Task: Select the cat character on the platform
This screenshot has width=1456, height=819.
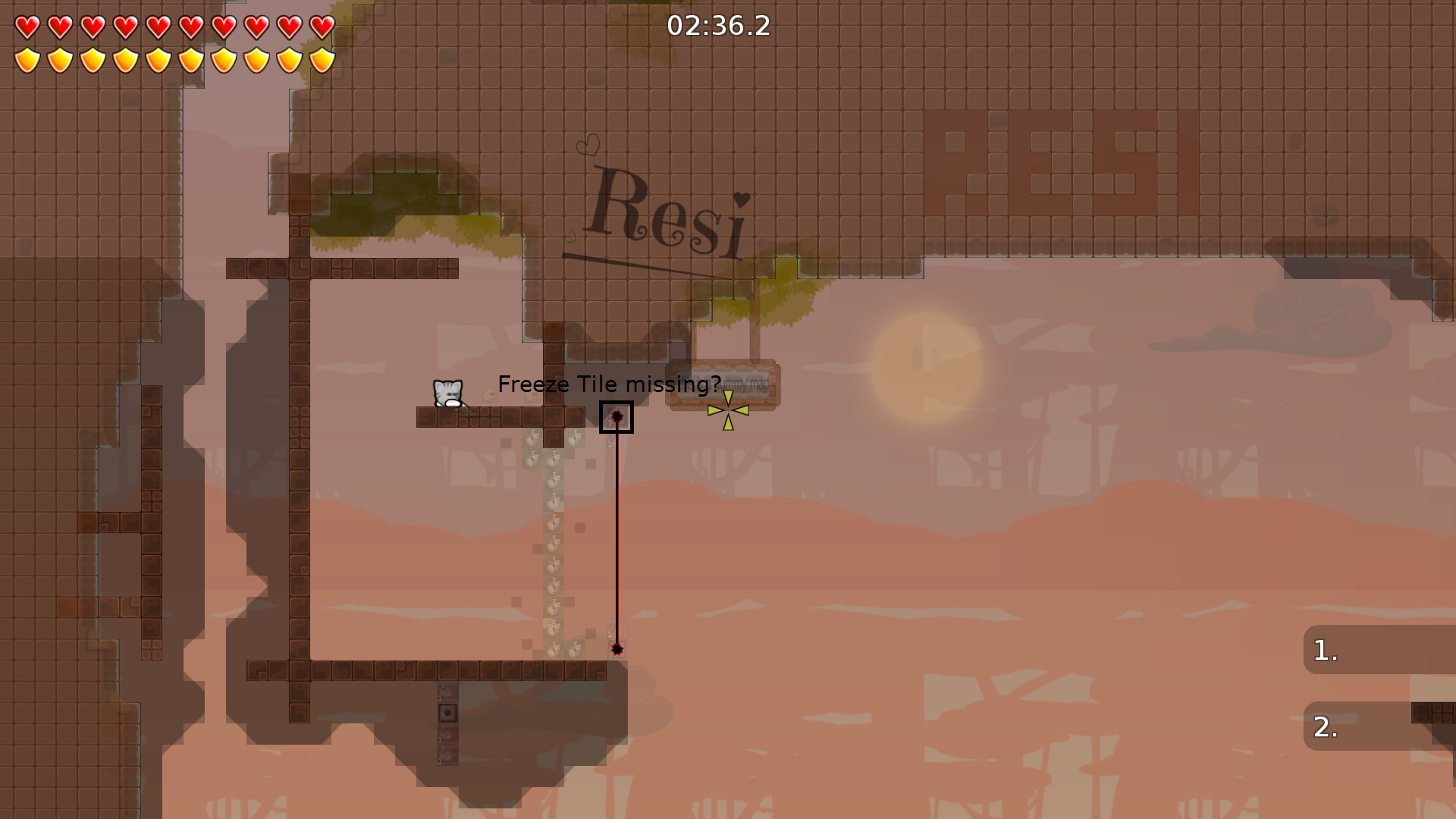Action: [x=447, y=393]
